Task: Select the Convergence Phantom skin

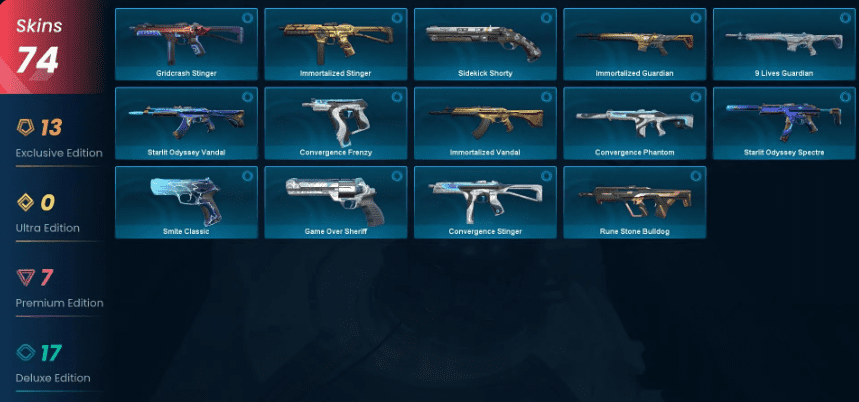Action: tap(634, 123)
